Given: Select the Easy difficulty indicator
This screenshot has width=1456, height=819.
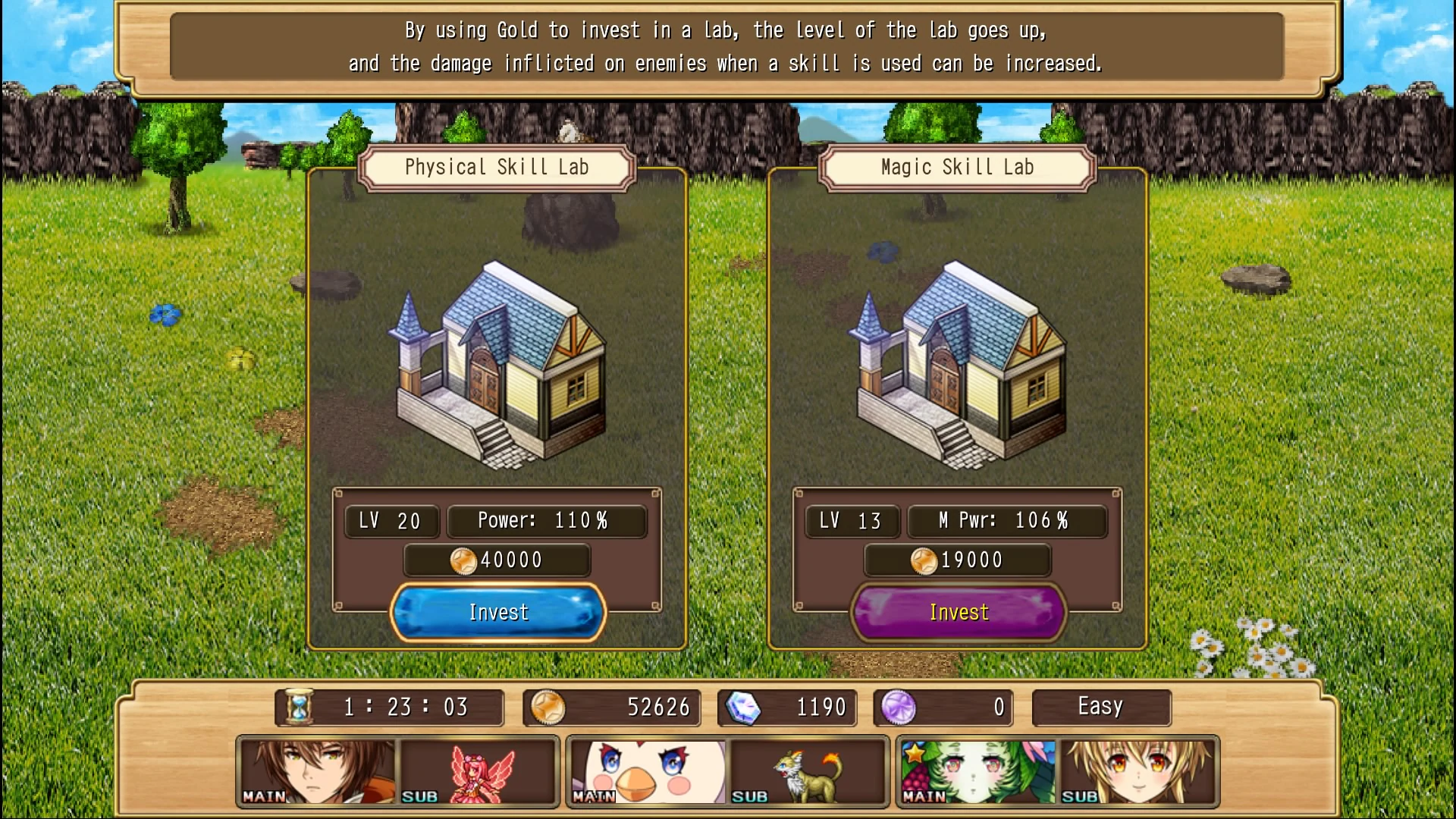Looking at the screenshot, I should pyautogui.click(x=1101, y=707).
